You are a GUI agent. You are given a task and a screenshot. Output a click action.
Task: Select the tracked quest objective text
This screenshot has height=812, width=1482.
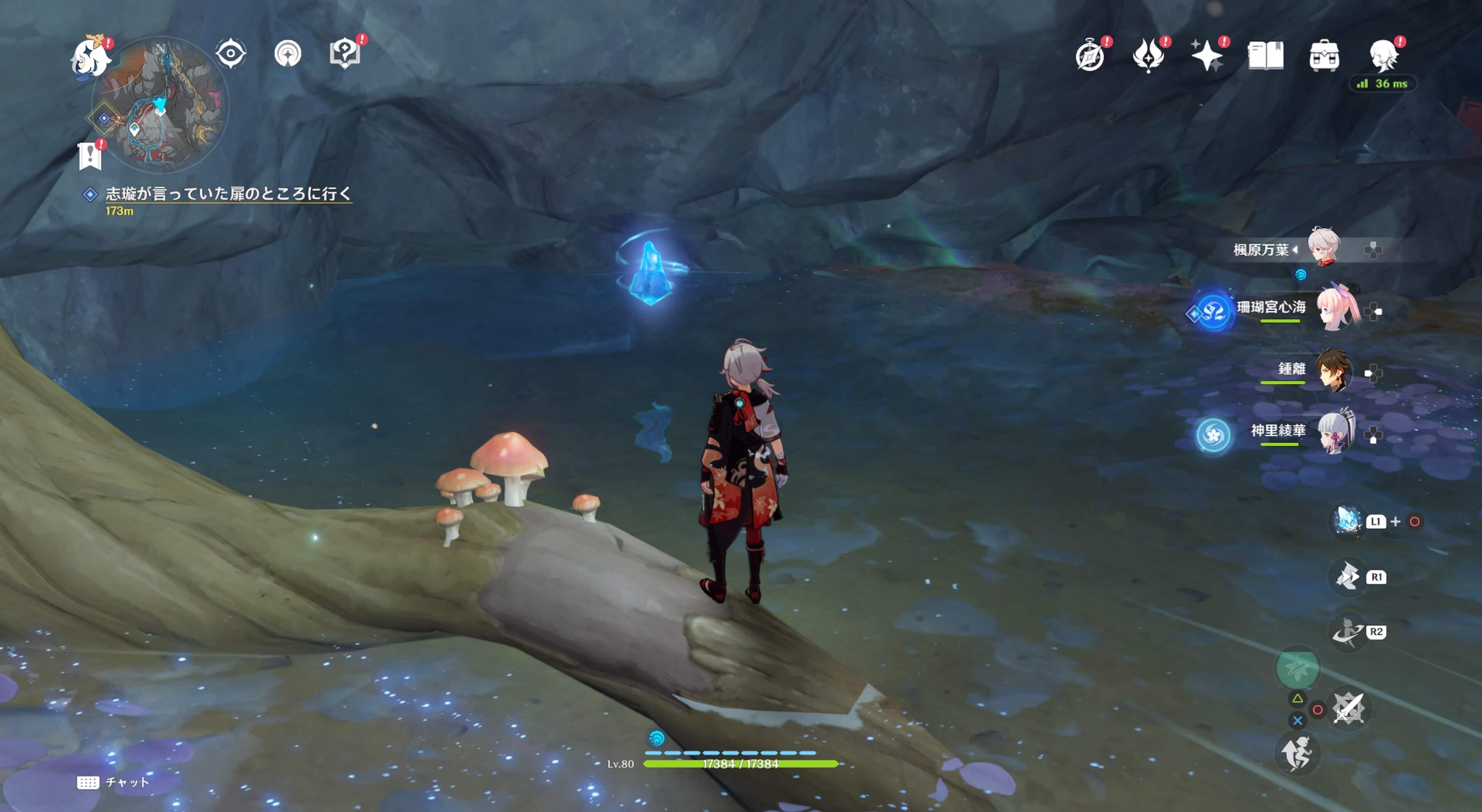228,194
